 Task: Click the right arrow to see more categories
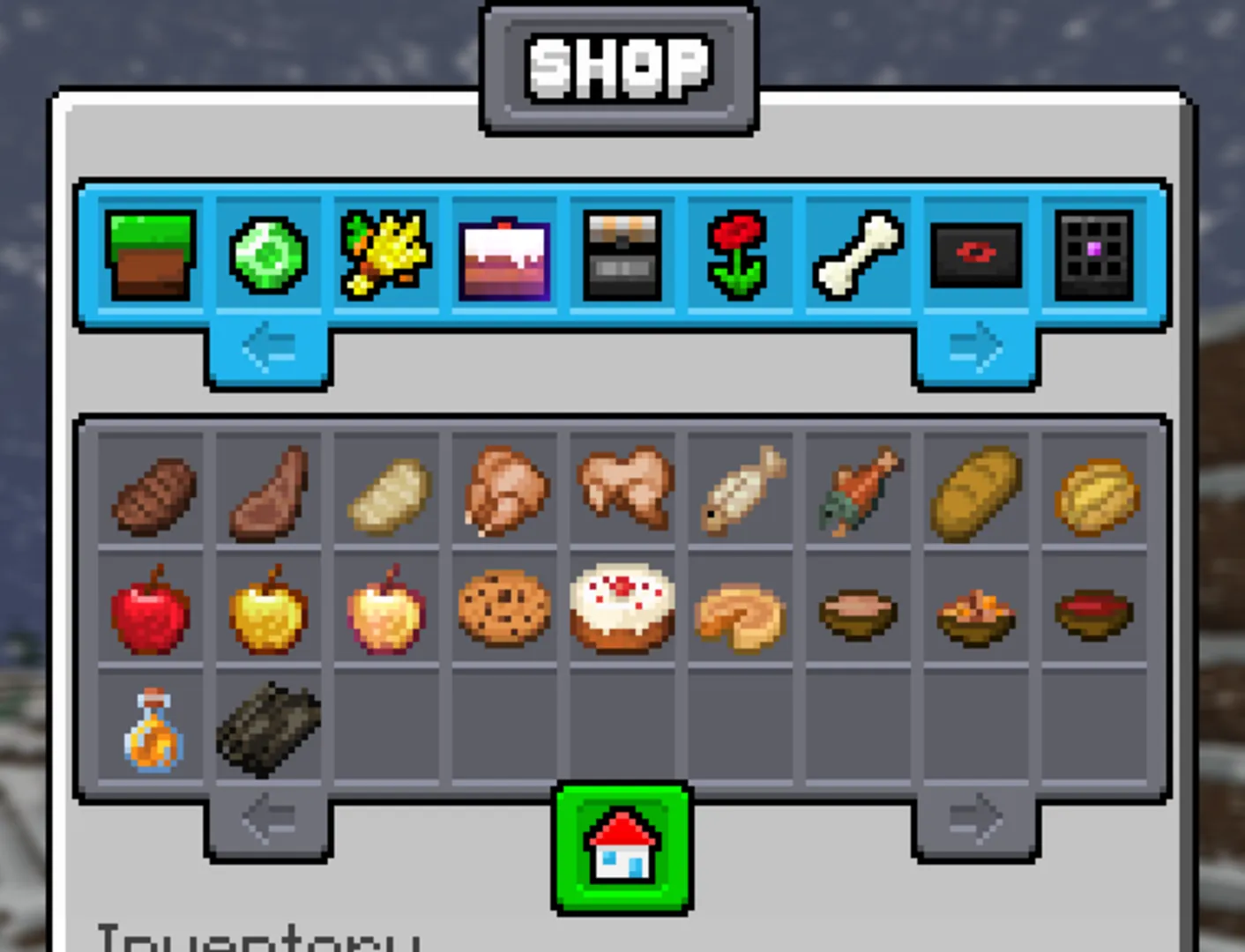[x=975, y=348]
